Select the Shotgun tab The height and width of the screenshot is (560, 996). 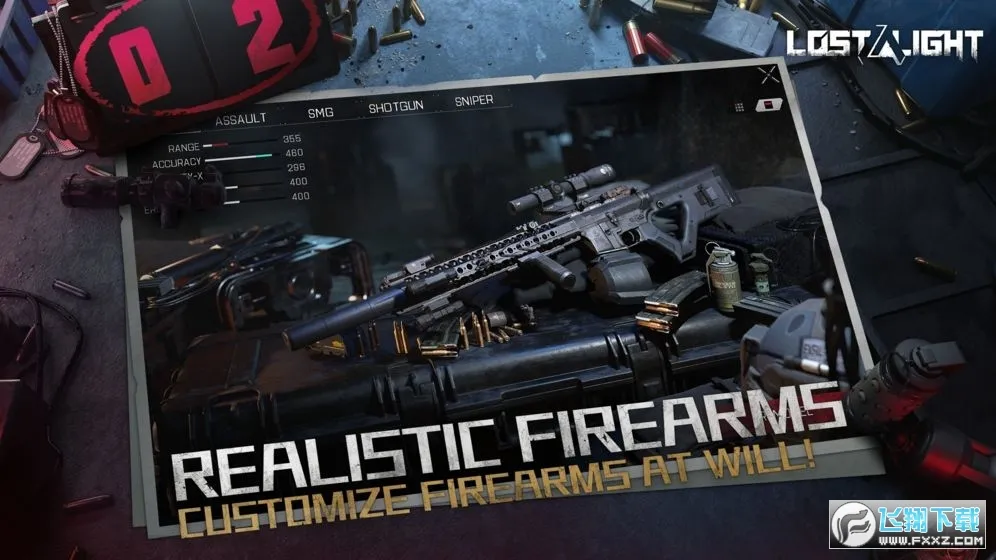[x=396, y=107]
